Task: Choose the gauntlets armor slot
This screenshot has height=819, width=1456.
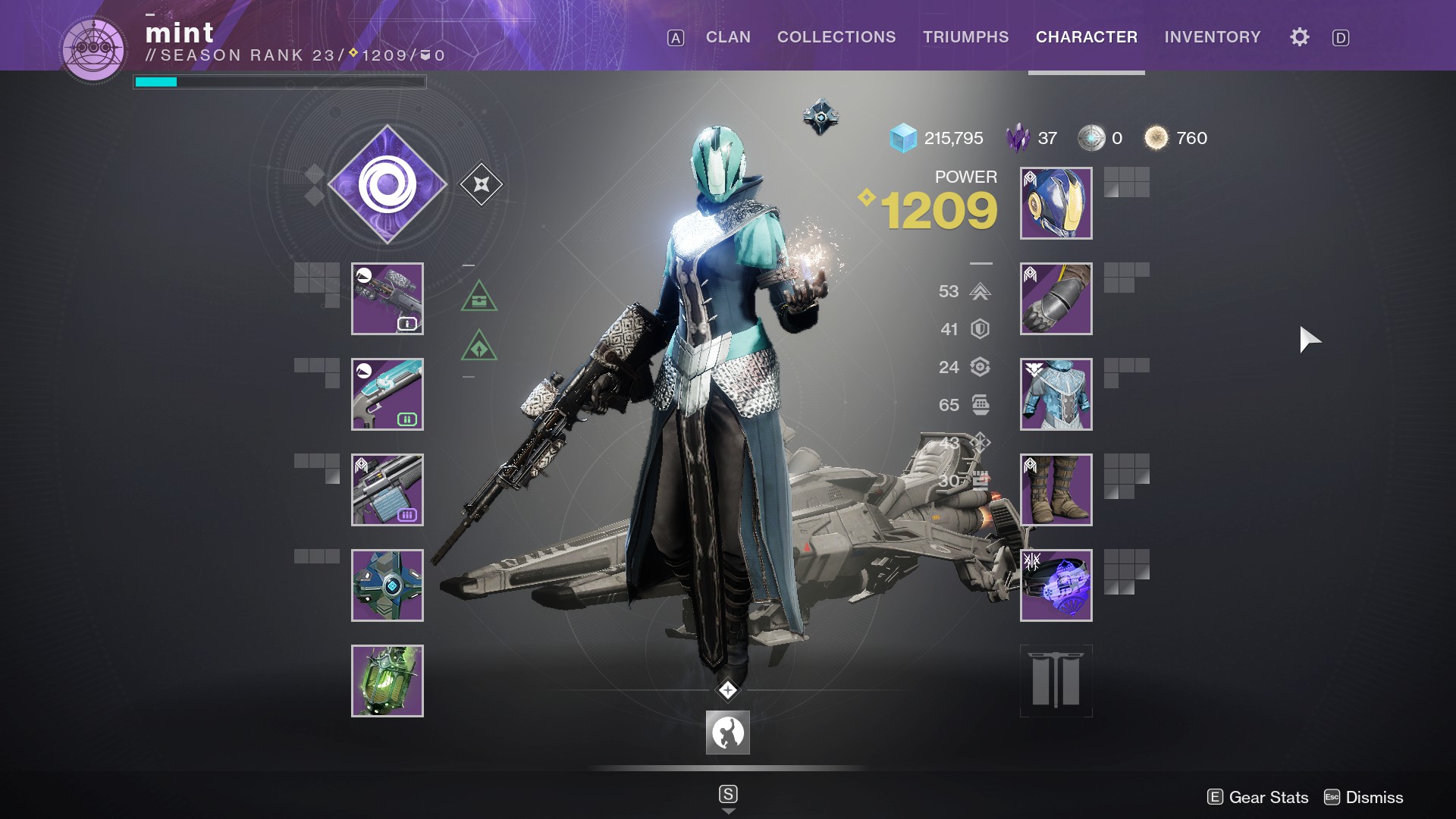Action: 1056,299
